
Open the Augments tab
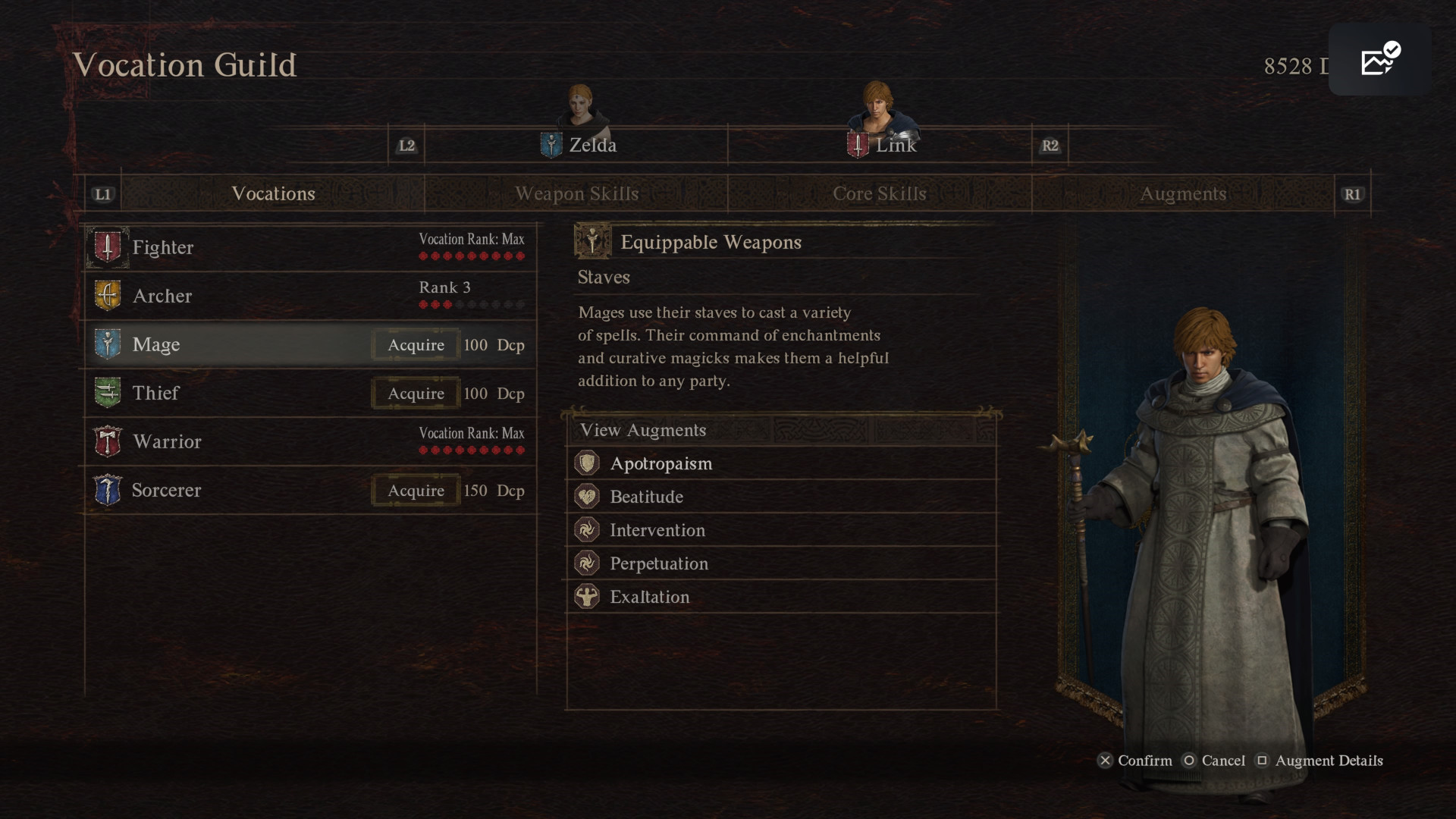point(1183,194)
